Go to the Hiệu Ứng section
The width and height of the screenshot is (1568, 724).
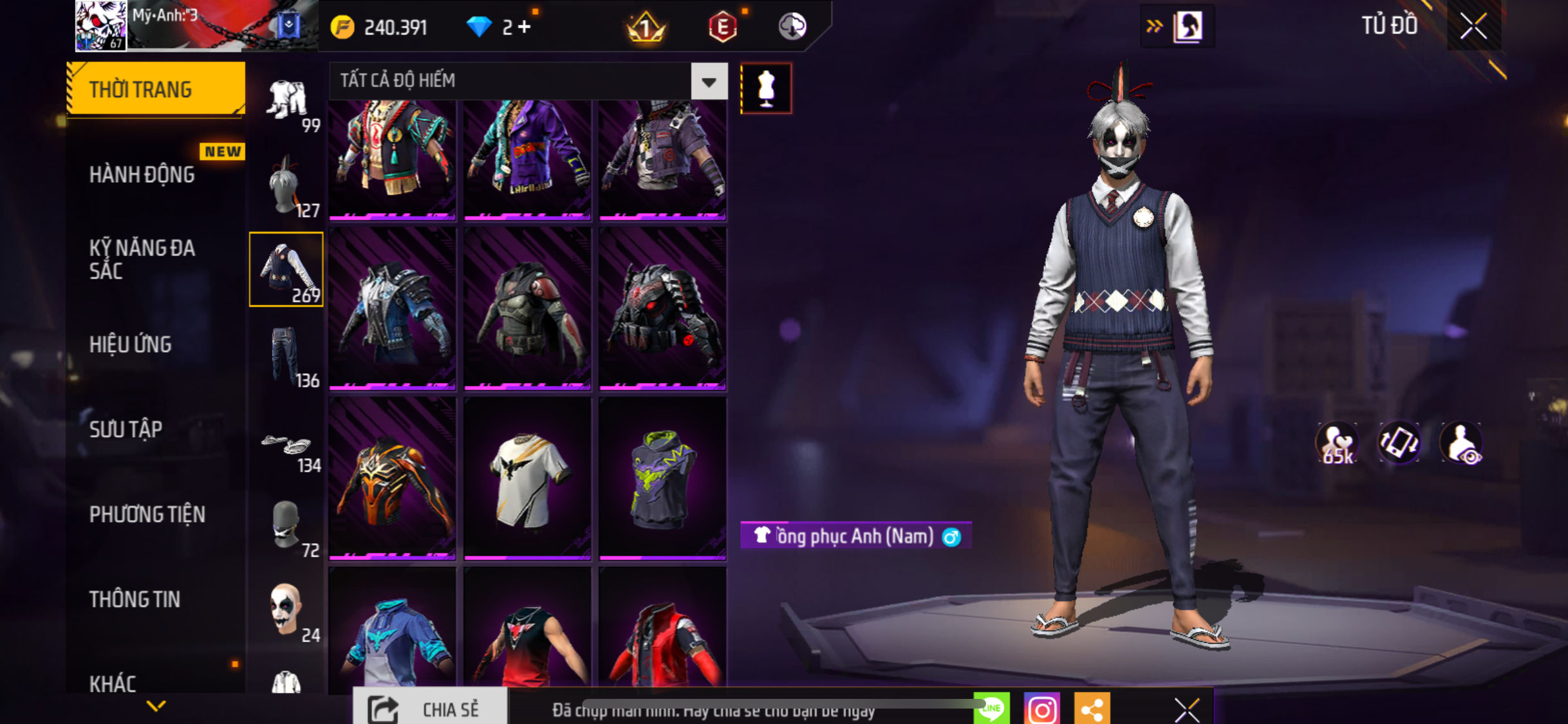[x=131, y=344]
